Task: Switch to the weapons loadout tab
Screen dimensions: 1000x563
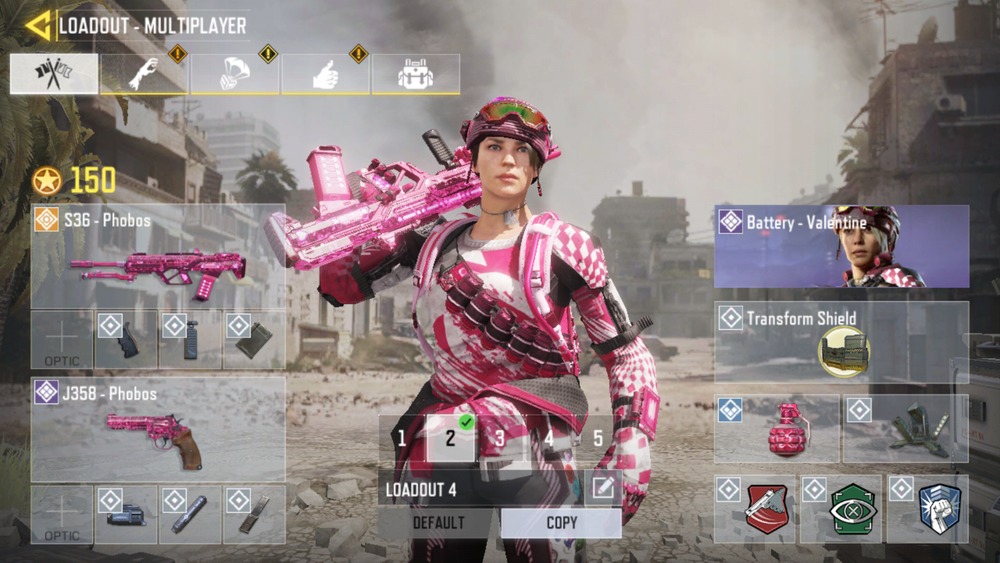Action: [54, 74]
